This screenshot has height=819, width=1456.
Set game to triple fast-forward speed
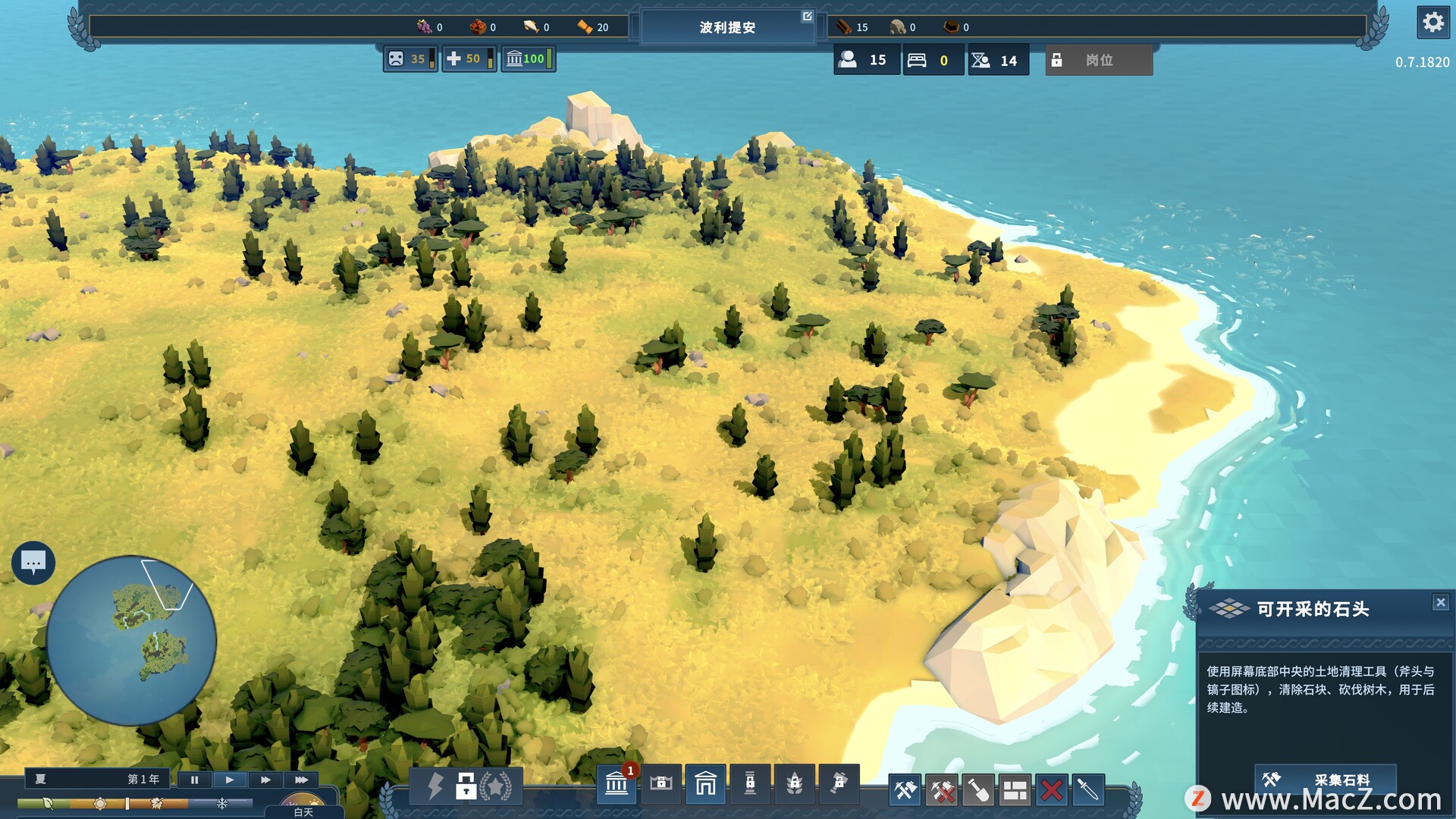pyautogui.click(x=301, y=780)
